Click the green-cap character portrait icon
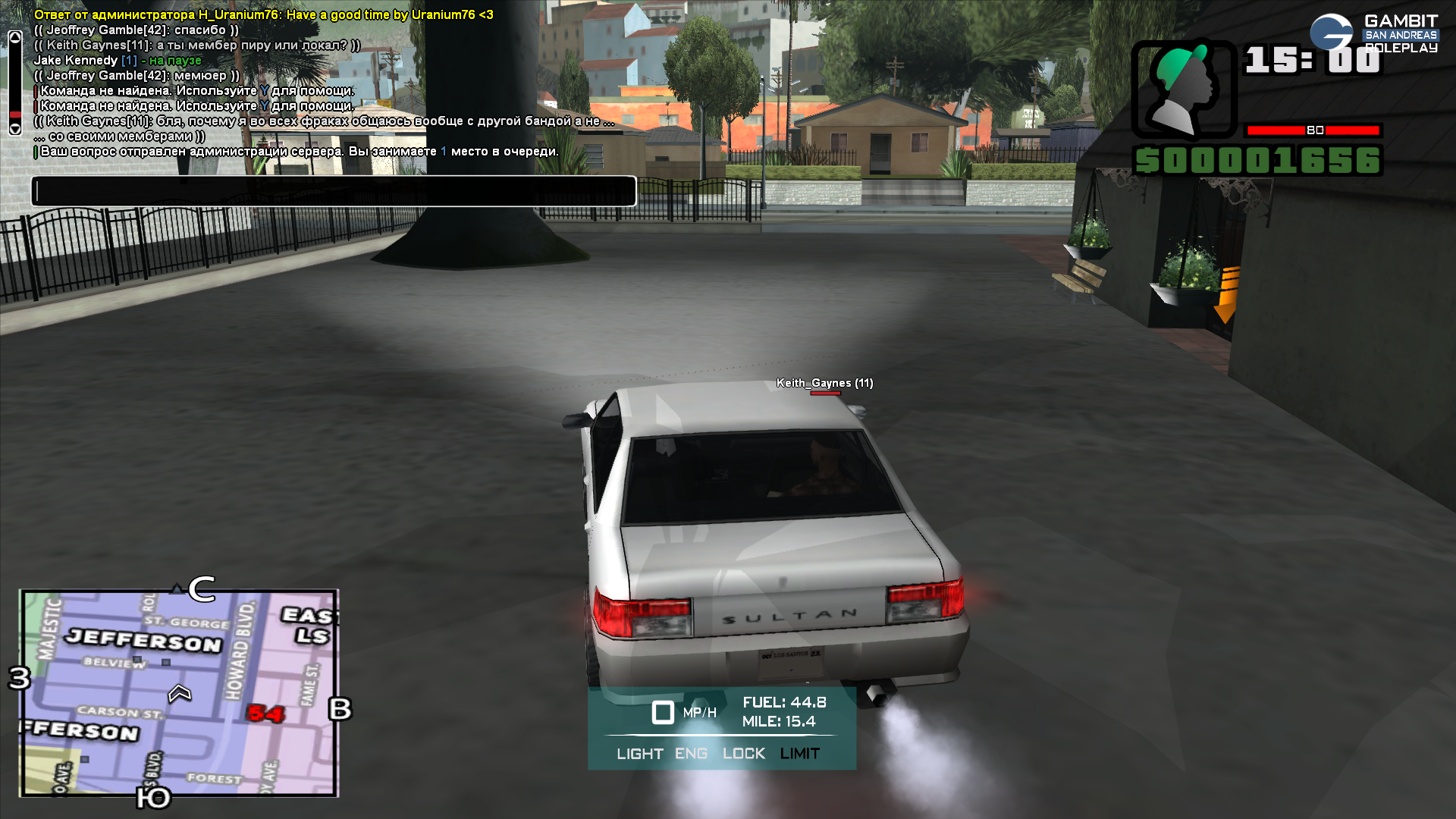This screenshot has height=819, width=1456. [1184, 89]
